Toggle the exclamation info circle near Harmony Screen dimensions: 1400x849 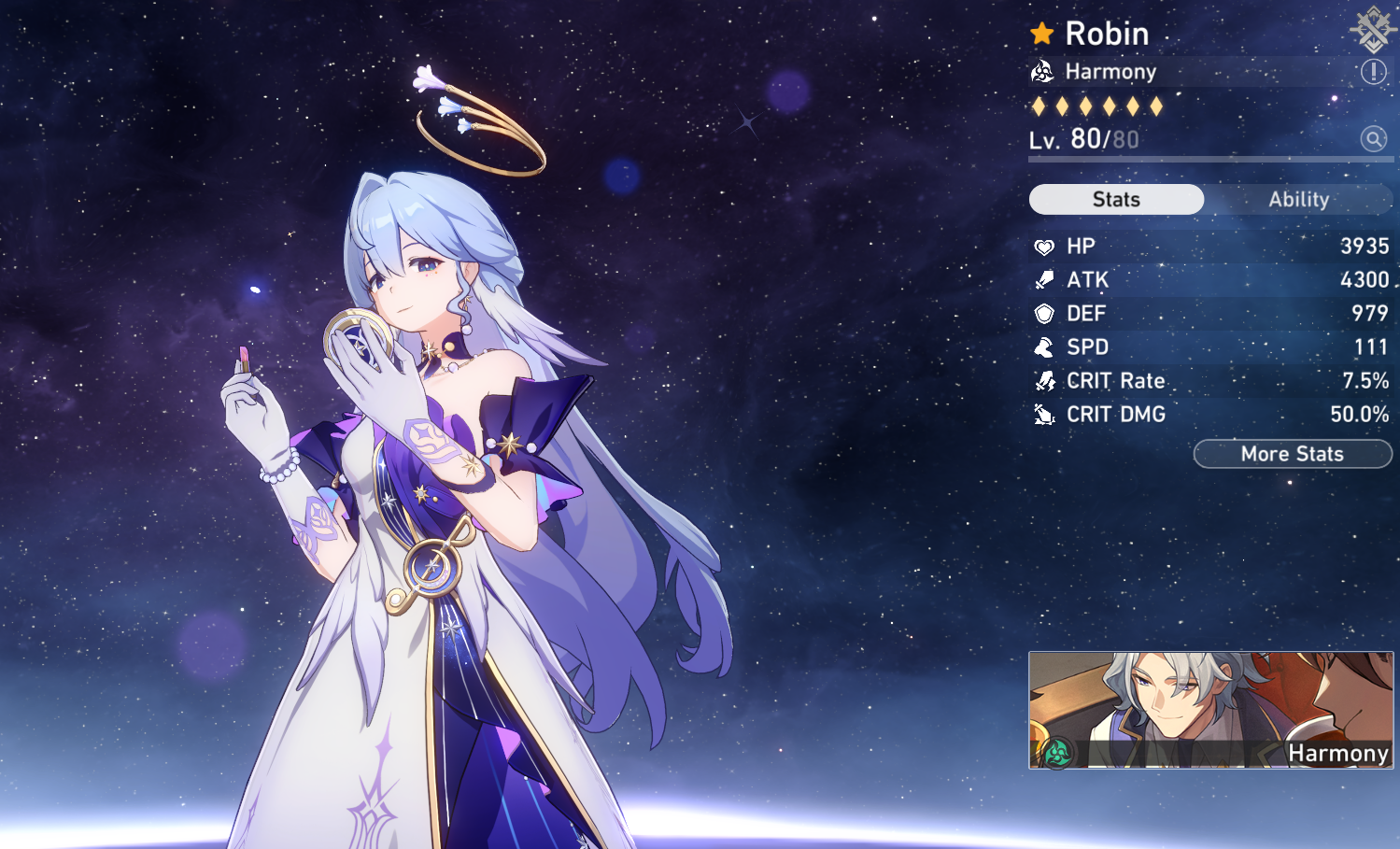[1374, 71]
